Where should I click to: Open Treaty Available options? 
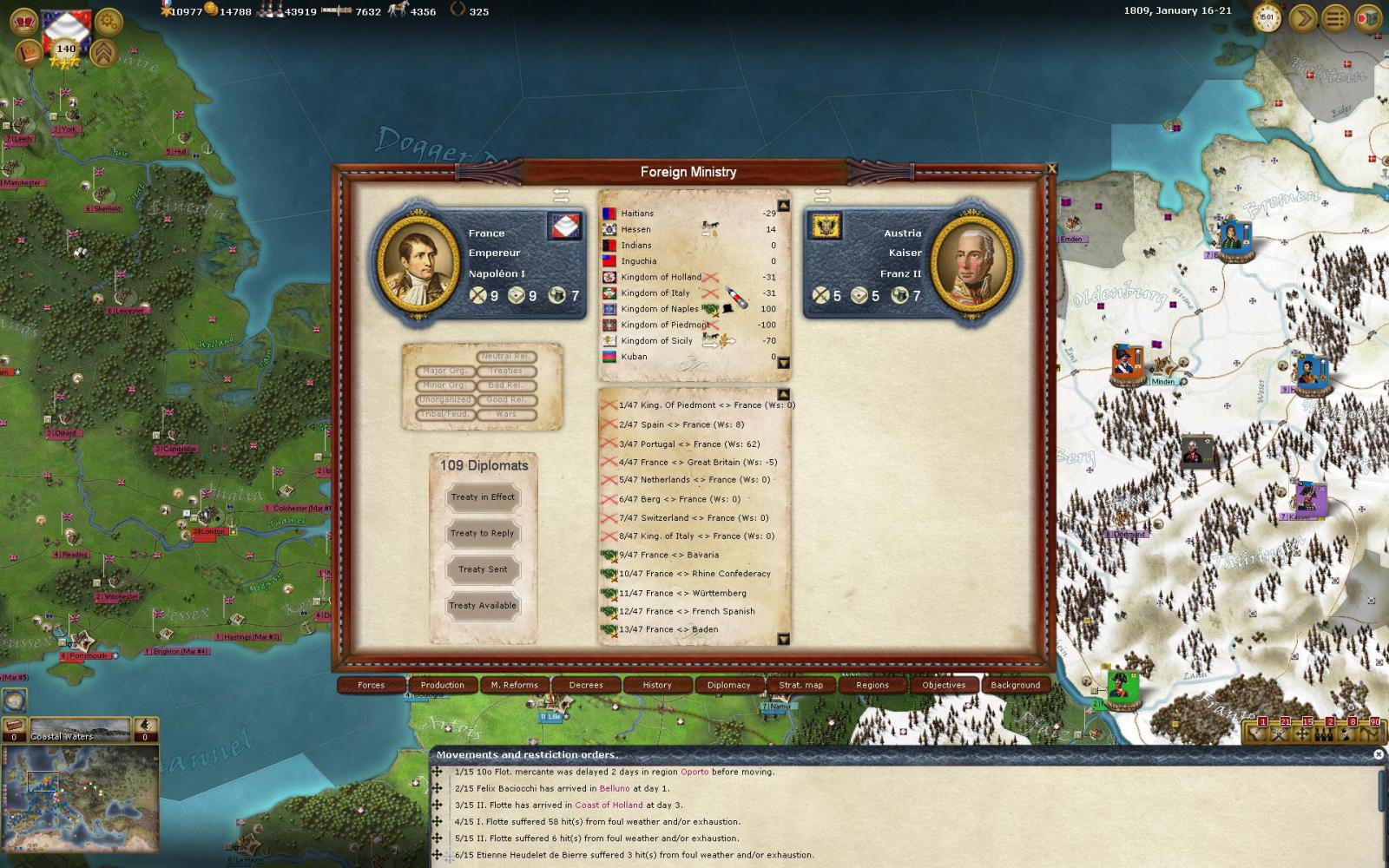pos(483,606)
